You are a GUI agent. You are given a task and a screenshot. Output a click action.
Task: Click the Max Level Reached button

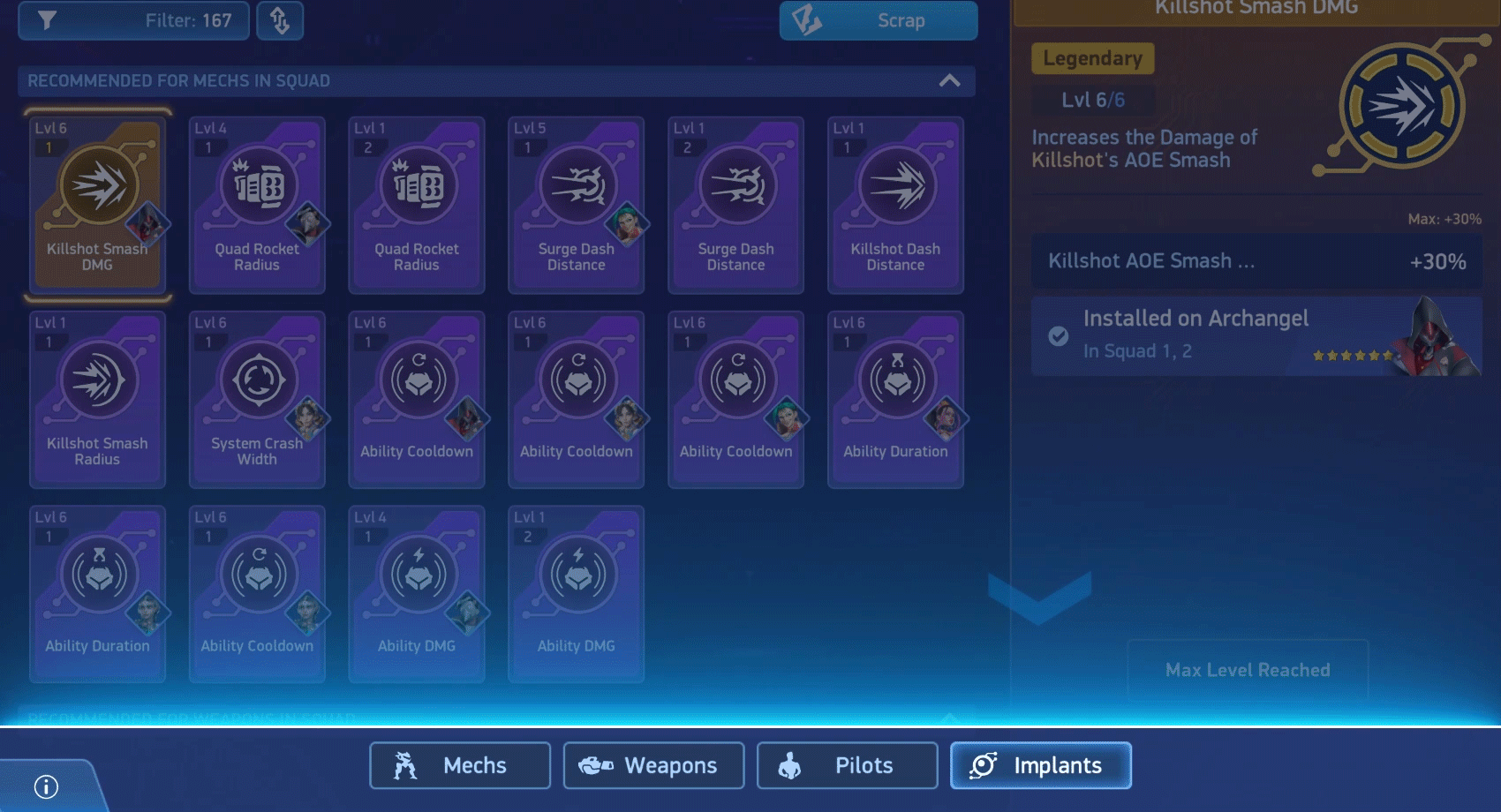pos(1247,670)
